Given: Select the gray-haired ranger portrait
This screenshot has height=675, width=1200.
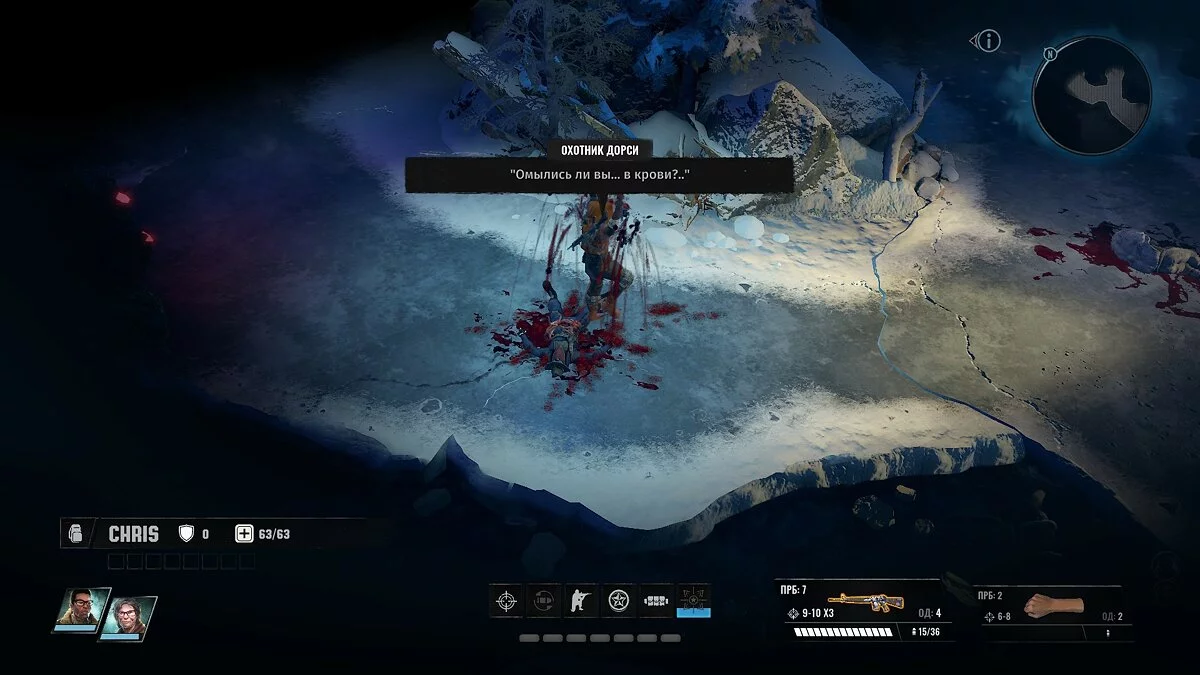Looking at the screenshot, I should pyautogui.click(x=127, y=615).
